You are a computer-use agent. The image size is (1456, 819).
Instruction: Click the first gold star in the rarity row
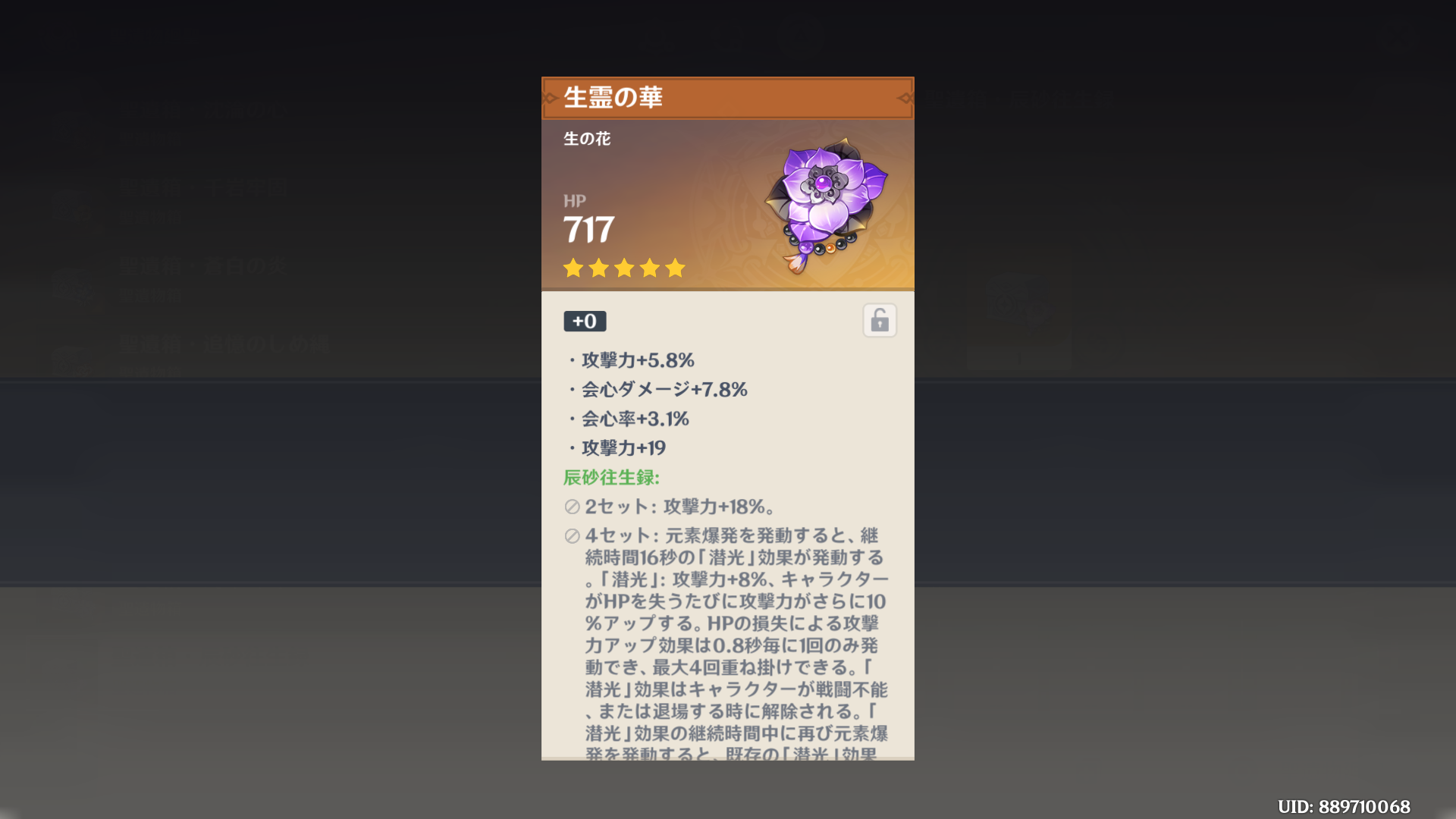point(573,268)
